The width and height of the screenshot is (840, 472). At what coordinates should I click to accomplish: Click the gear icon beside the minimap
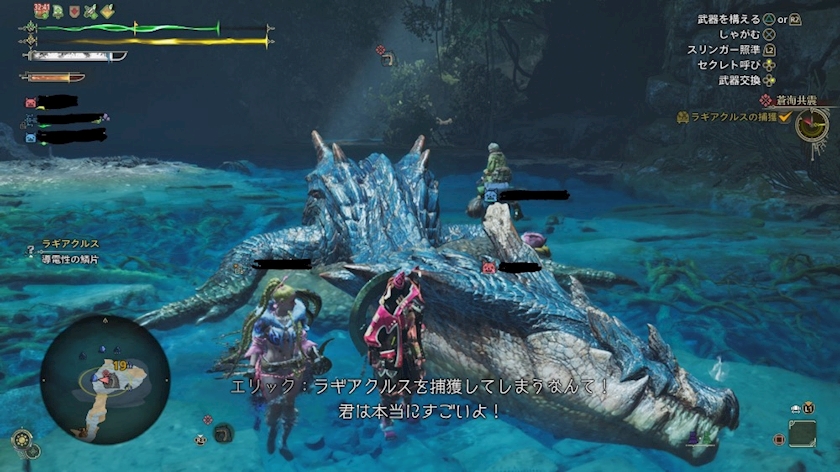click(x=21, y=438)
